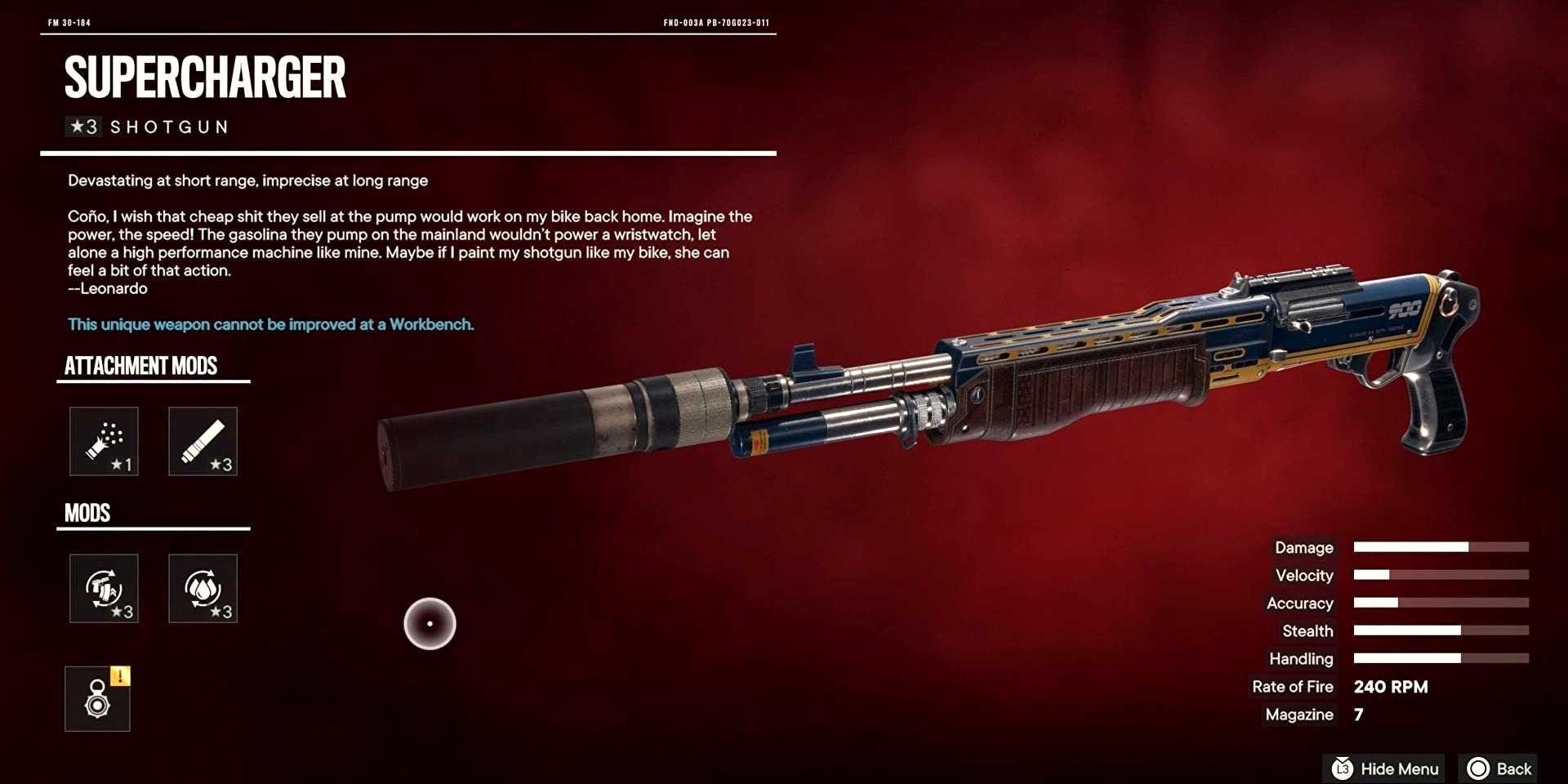Select the suppressor attachment mod slot
1568x784 pixels.
203,441
